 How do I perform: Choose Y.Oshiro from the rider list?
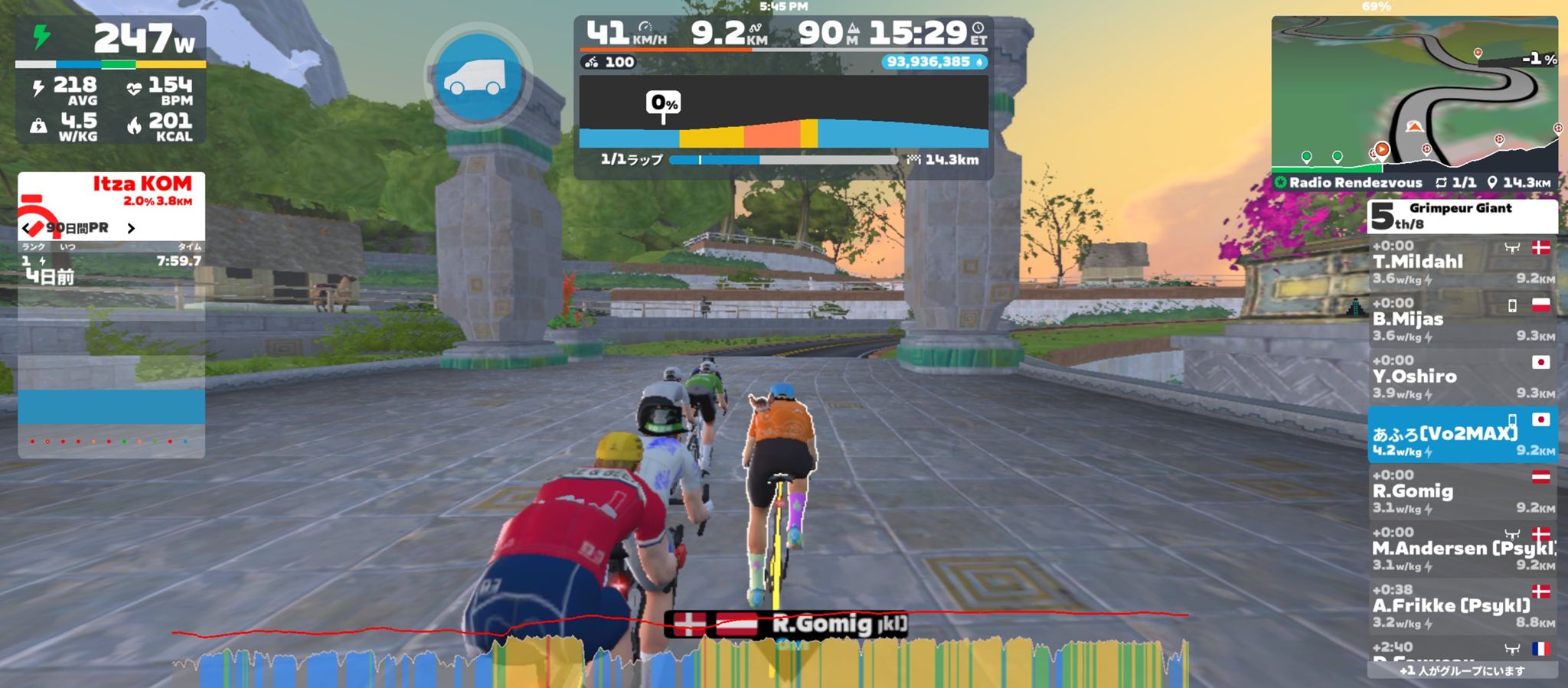[x=1462, y=377]
